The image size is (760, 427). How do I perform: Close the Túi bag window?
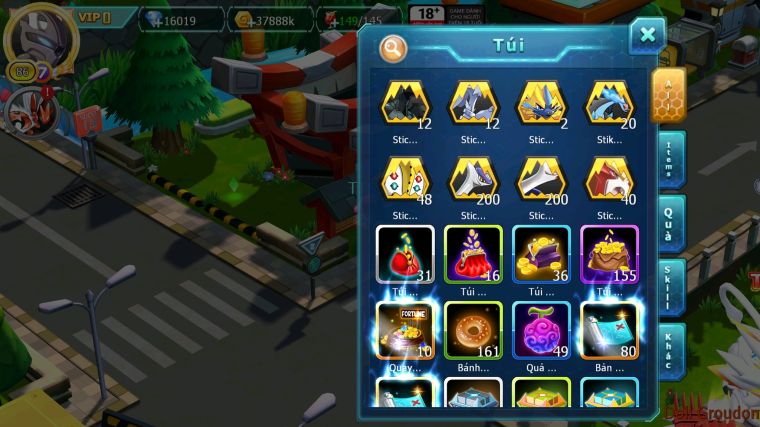(647, 36)
